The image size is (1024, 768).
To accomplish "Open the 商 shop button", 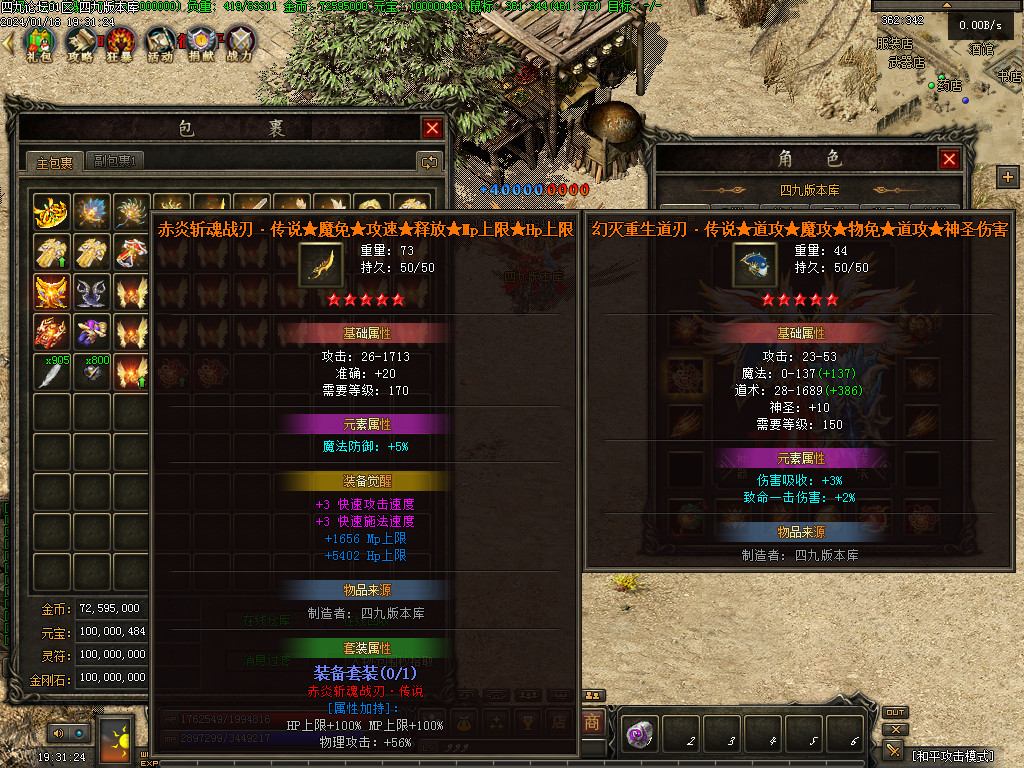I will pyautogui.click(x=593, y=721).
